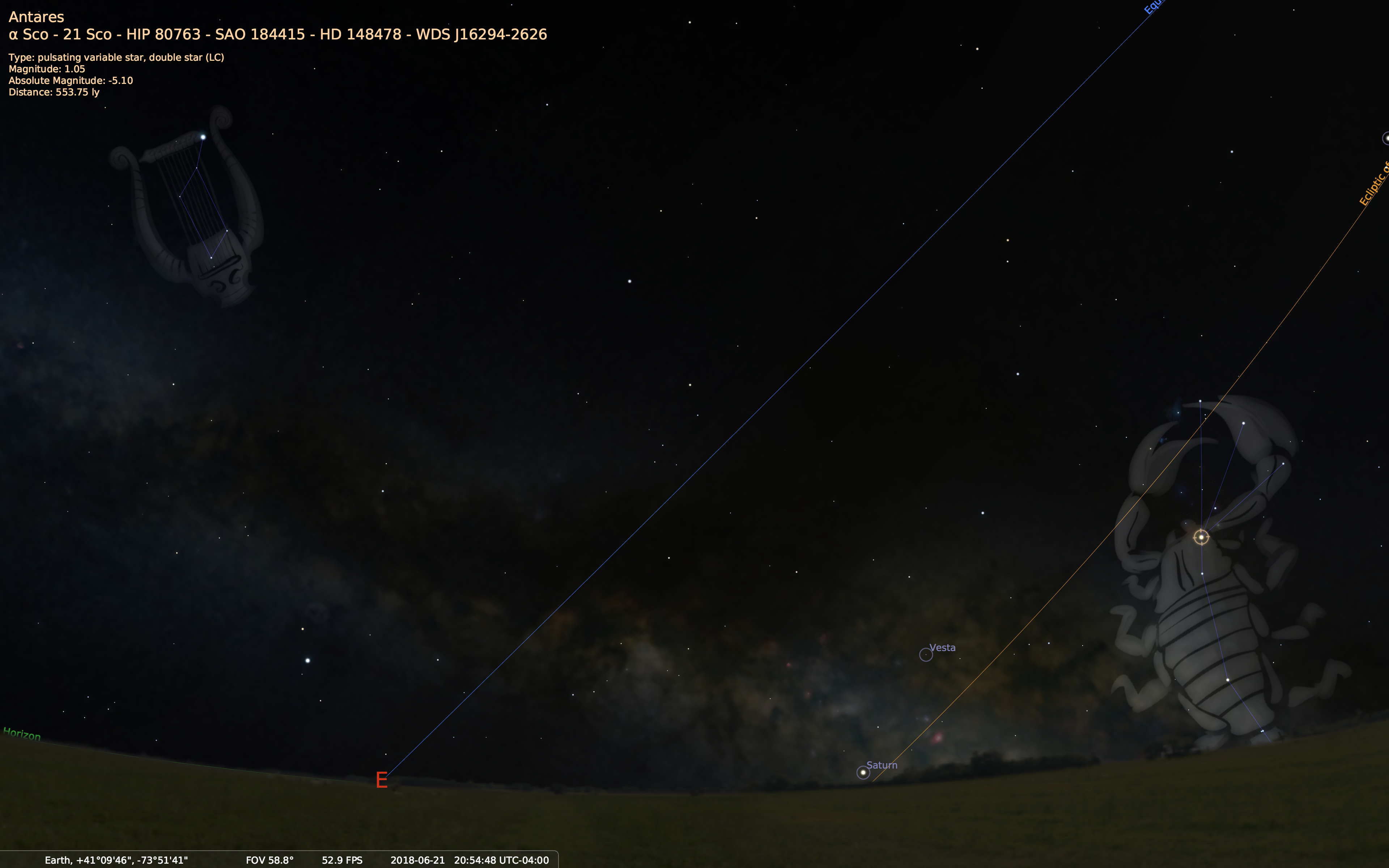Select the Vesta asteroid marker
The height and width of the screenshot is (868, 1389).
tap(925, 655)
